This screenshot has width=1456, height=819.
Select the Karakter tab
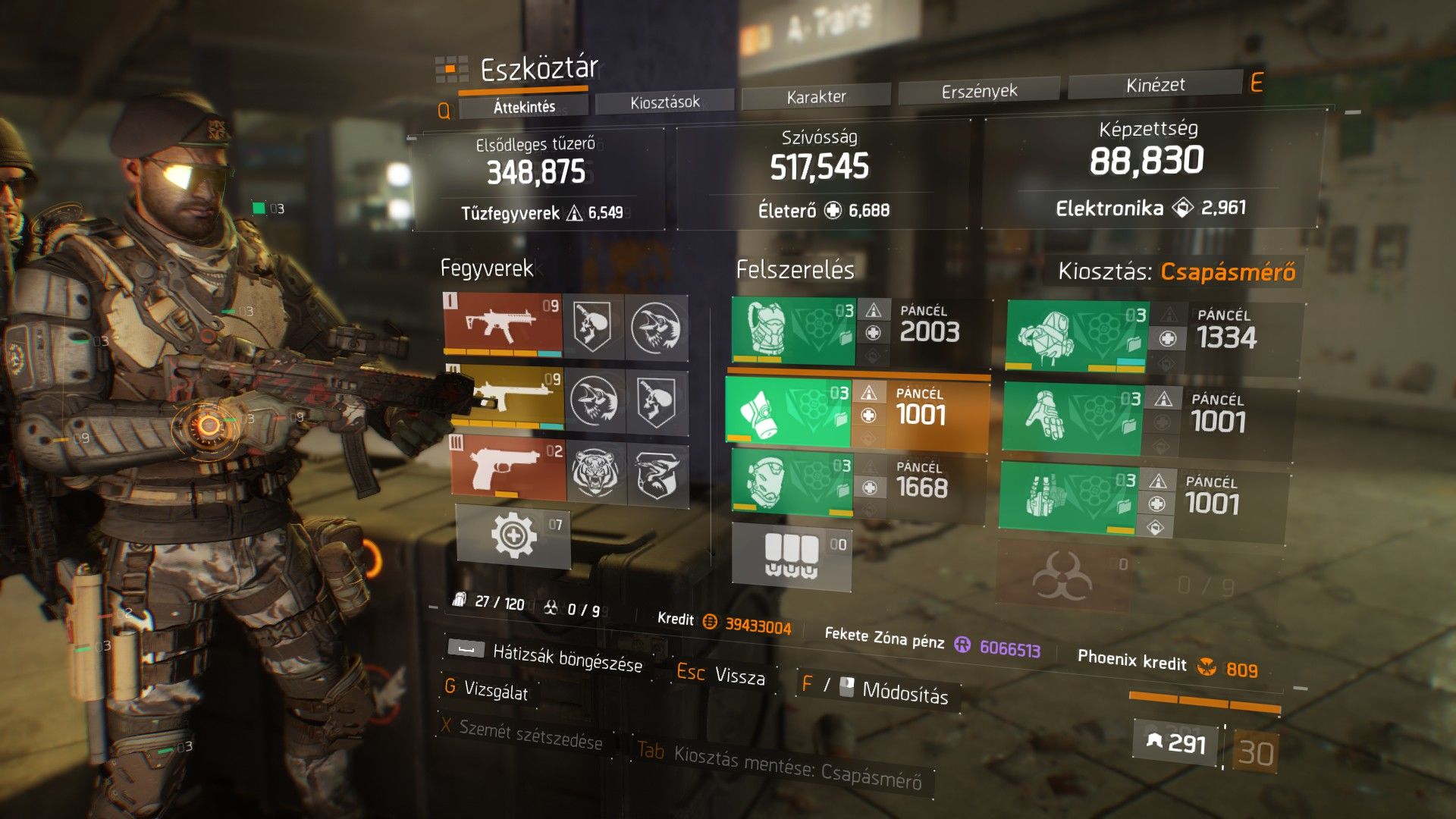816,96
